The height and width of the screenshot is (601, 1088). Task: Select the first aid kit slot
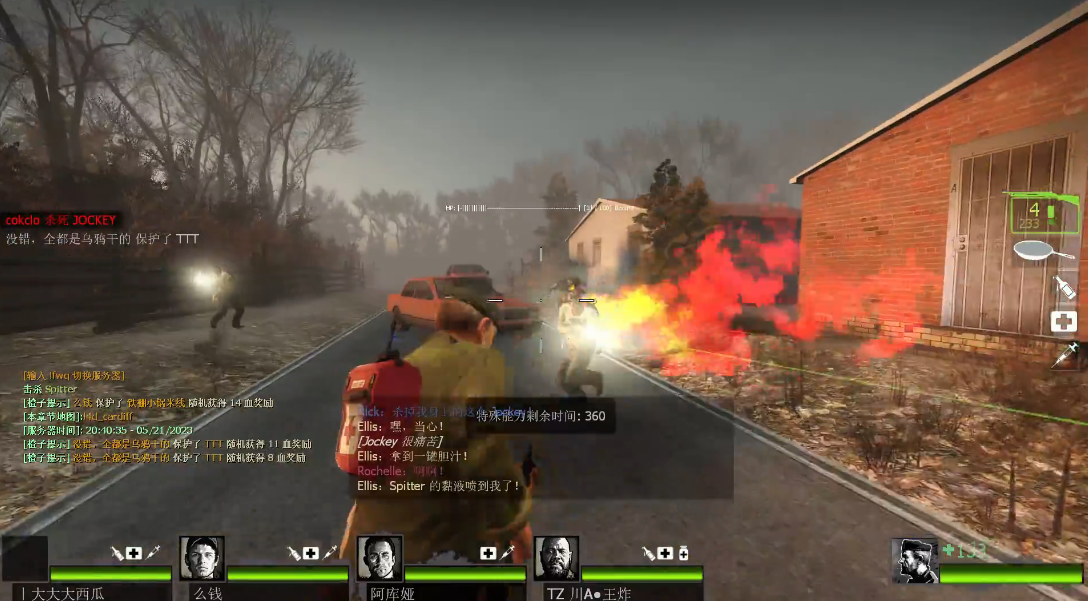coord(1063,321)
